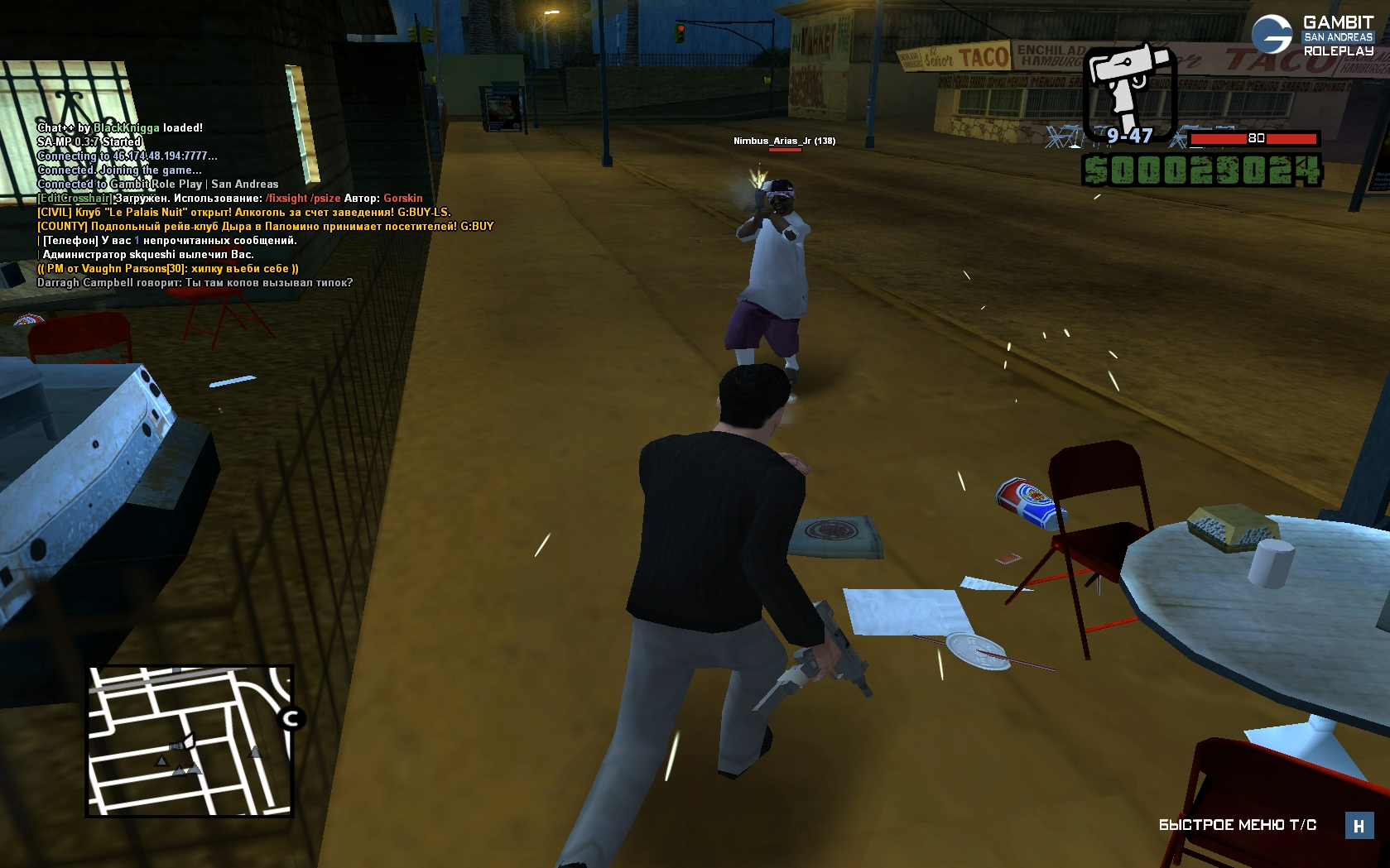Click the C marker on the minimap
1390x868 pixels.
291,718
